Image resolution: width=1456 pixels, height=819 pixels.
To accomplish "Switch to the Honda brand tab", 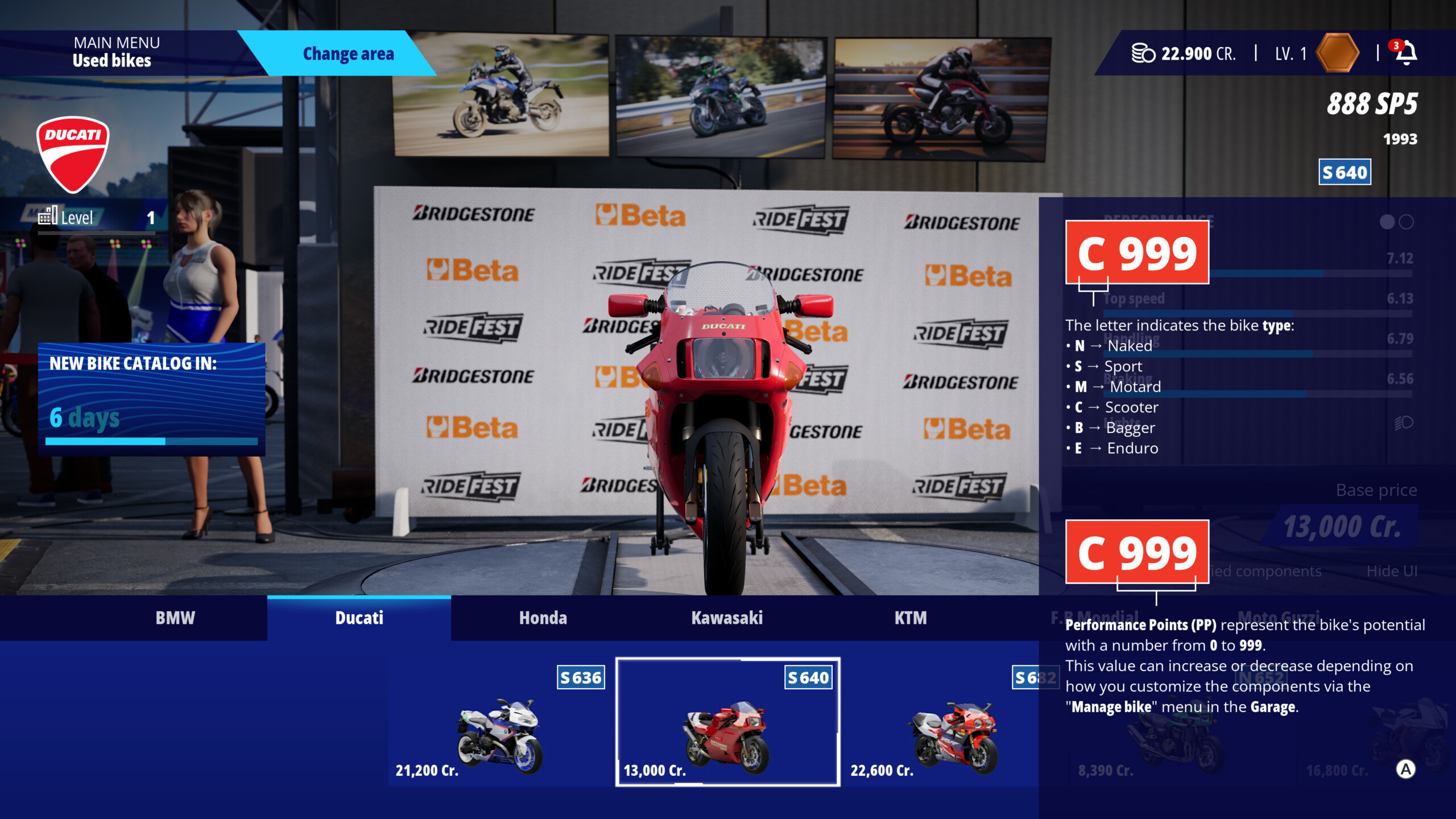I will point(543,618).
